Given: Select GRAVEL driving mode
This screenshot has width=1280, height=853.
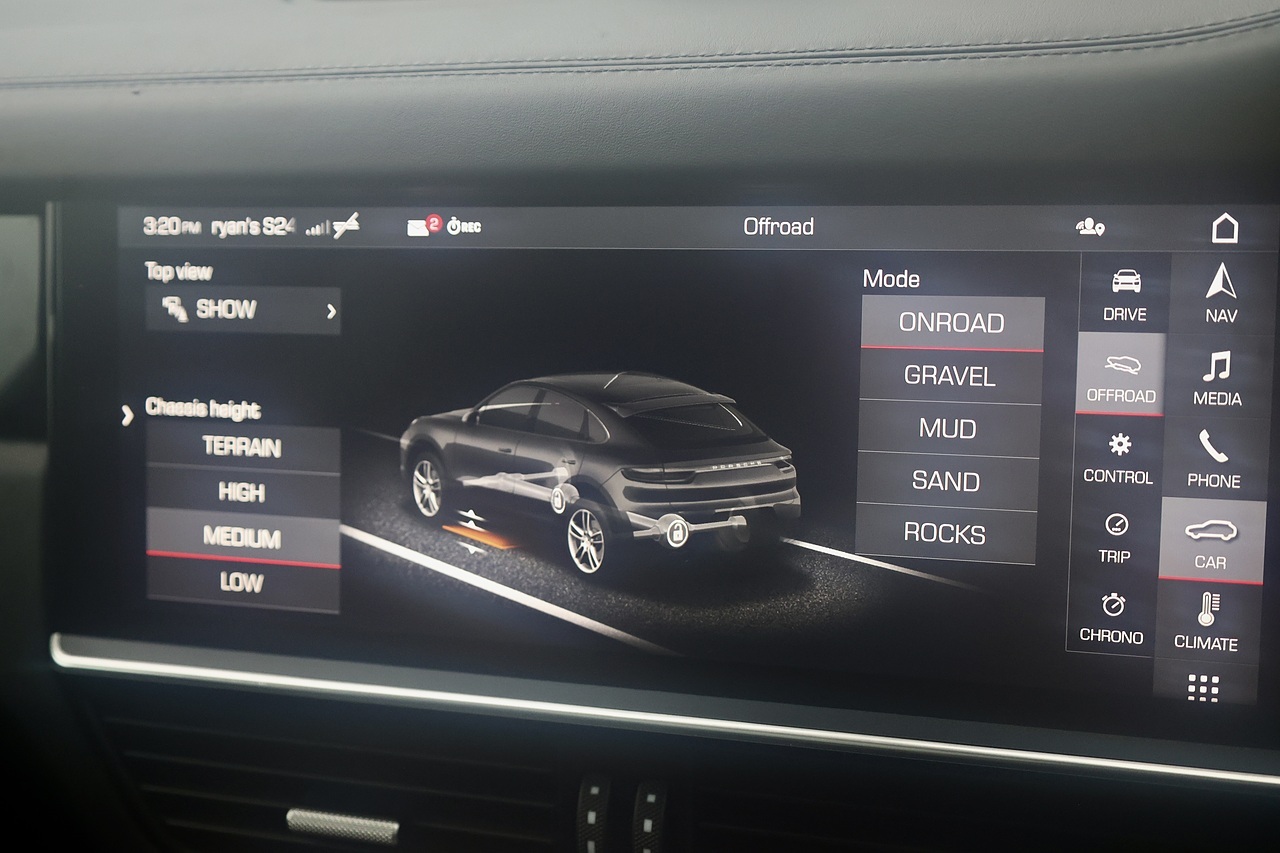Looking at the screenshot, I should [x=950, y=376].
